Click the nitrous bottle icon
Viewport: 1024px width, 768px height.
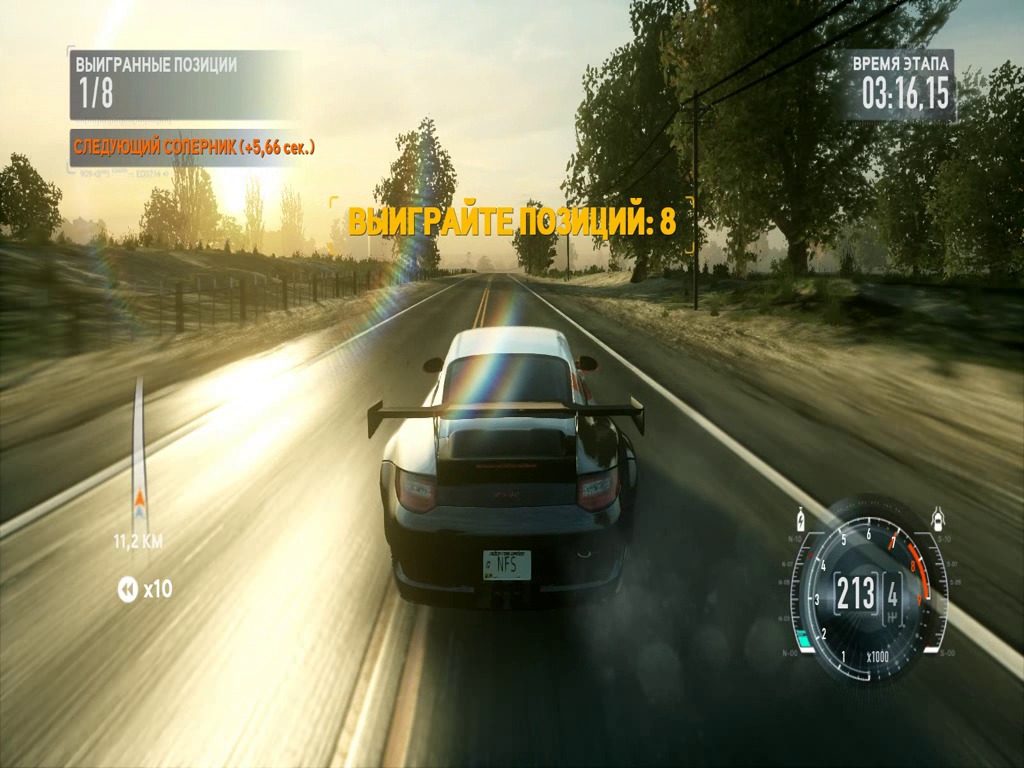click(800, 520)
